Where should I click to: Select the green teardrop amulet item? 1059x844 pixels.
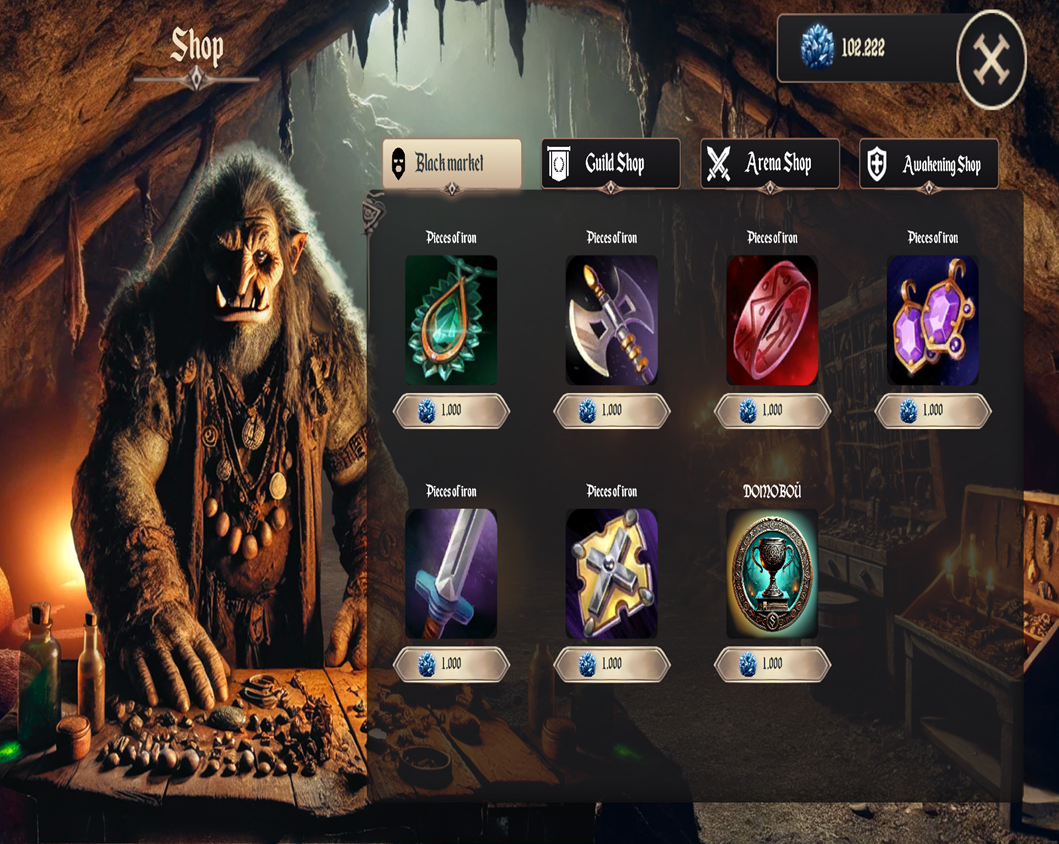451,320
